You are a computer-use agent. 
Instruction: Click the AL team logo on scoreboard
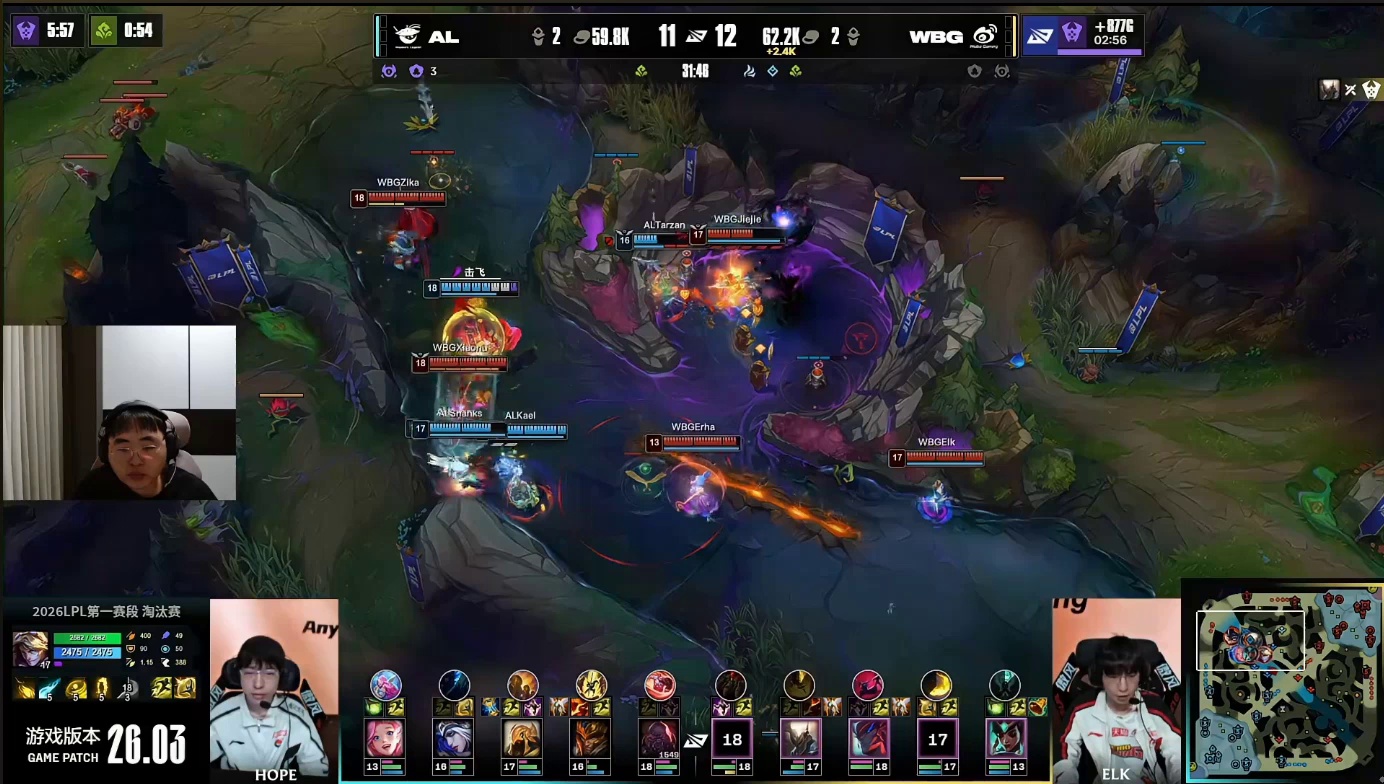tap(408, 36)
